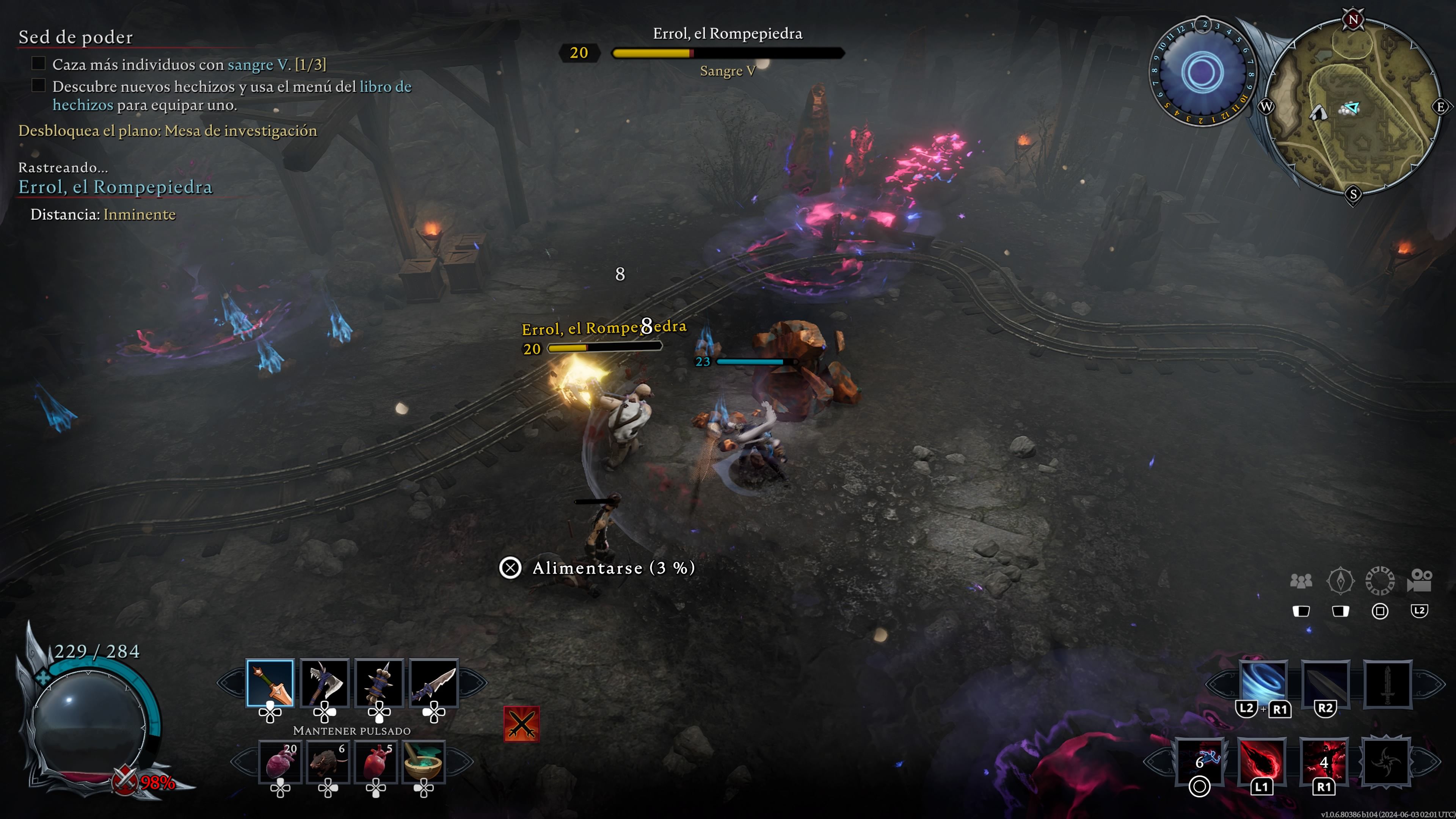
Task: Activate the dark blade weapon ability
Action: [x=1325, y=683]
